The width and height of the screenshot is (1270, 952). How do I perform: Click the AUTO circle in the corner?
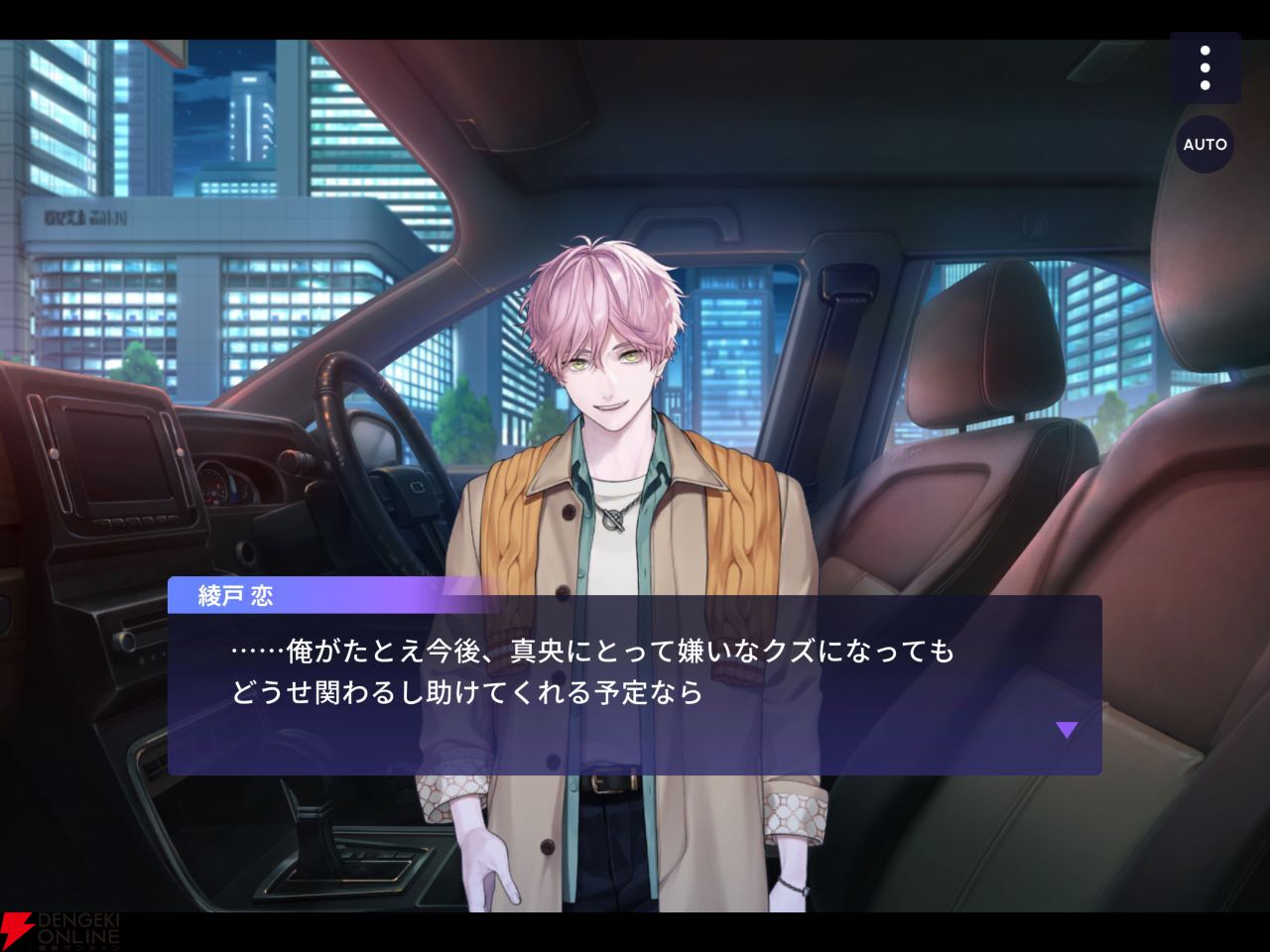click(1206, 145)
